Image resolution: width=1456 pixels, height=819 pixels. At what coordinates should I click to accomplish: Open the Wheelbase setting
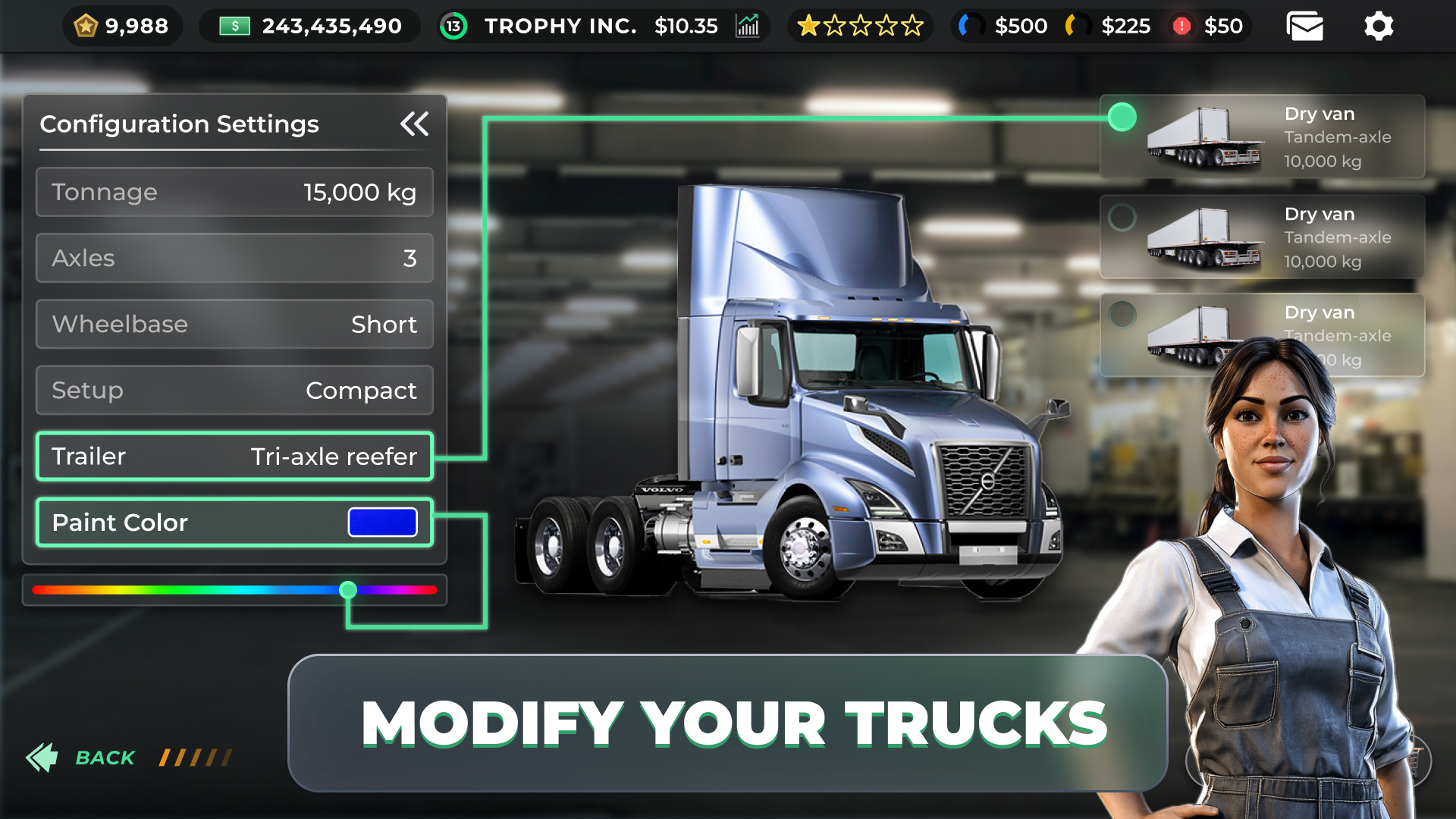234,324
